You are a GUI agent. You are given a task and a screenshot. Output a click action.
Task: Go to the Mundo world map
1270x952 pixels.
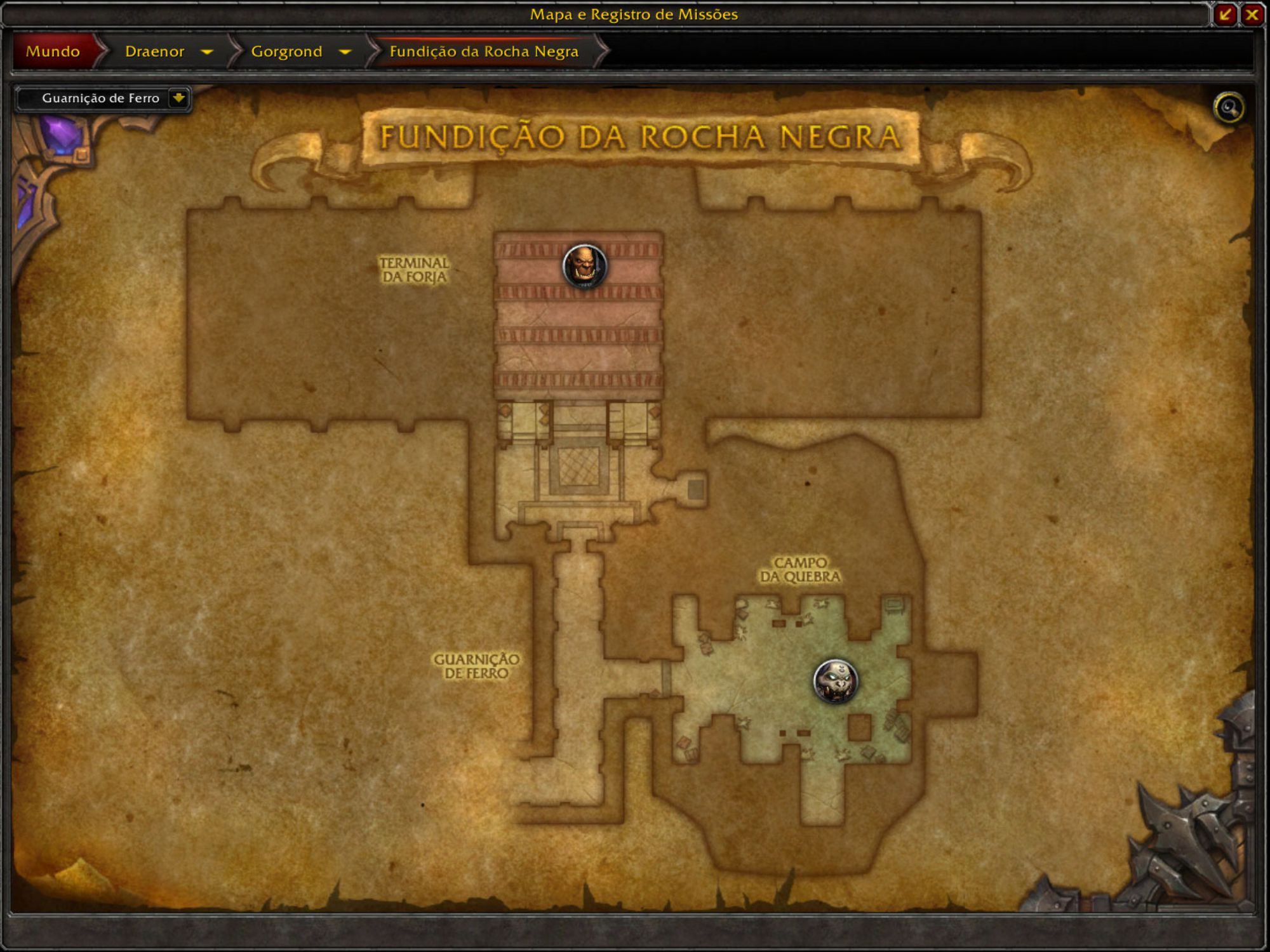point(53,51)
